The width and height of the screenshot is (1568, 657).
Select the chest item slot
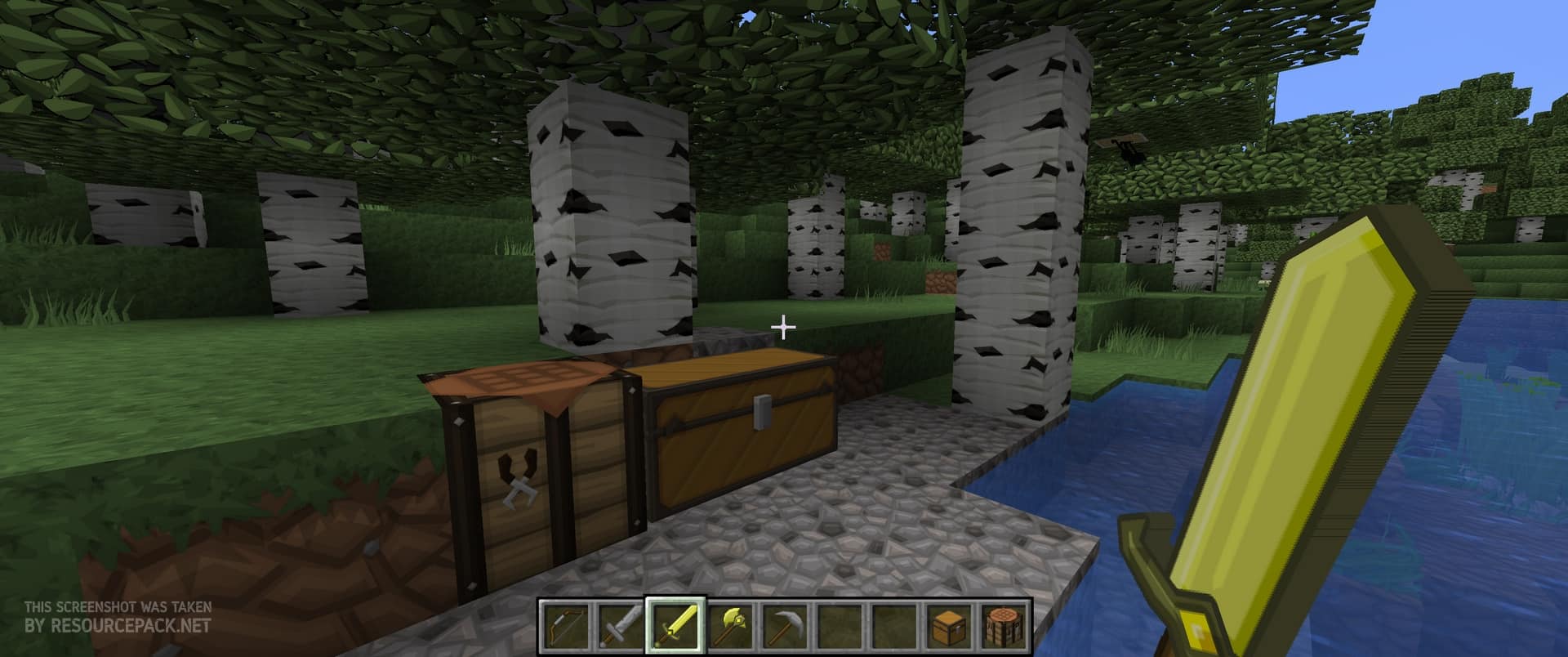951,626
